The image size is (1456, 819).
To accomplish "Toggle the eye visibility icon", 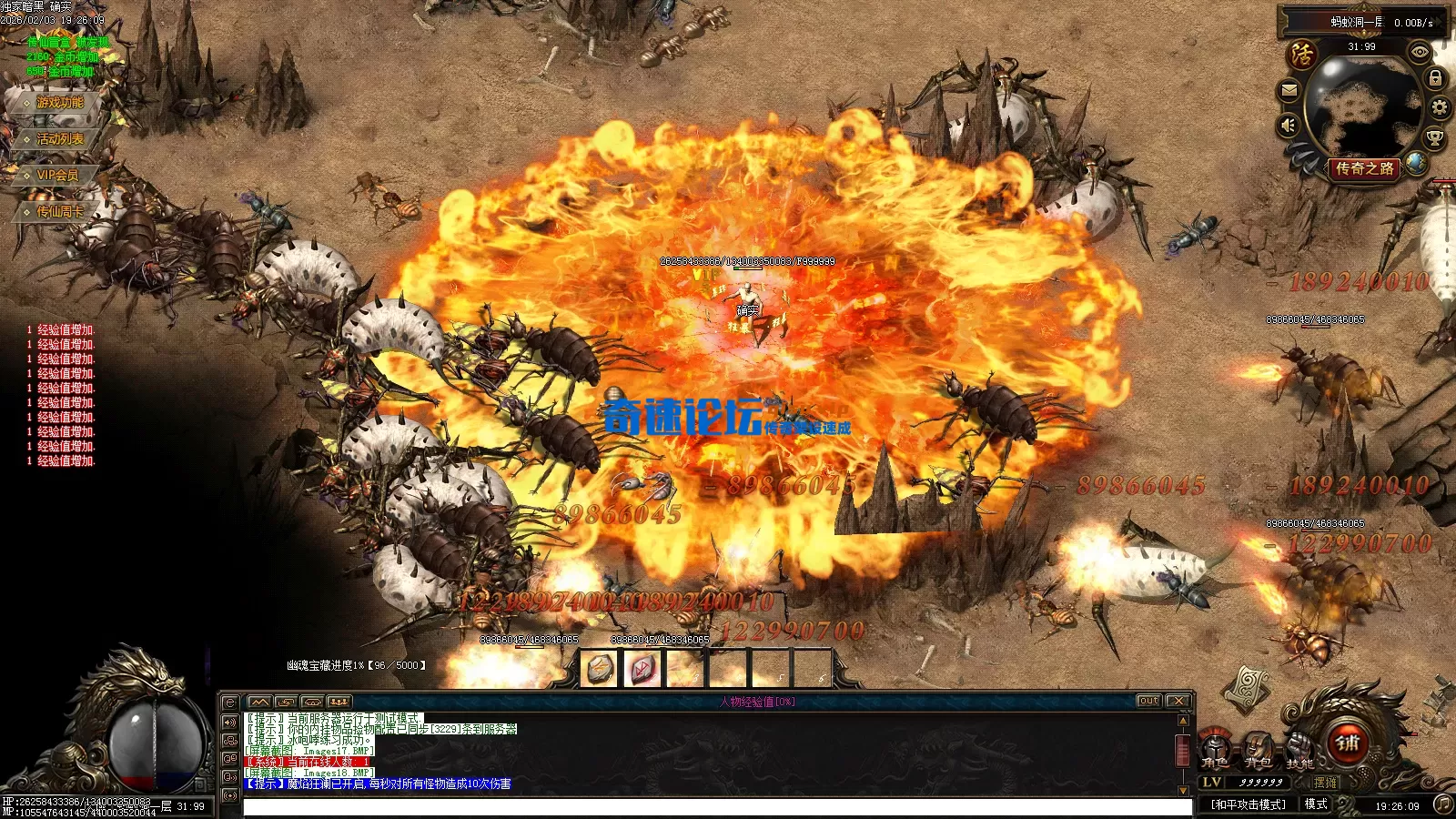I will point(1420,53).
